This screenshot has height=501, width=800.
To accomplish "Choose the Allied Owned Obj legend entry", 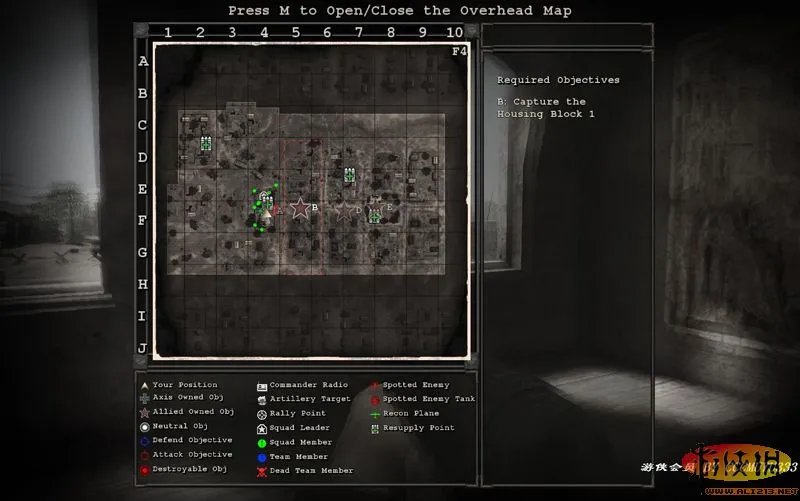I will click(x=191, y=411).
